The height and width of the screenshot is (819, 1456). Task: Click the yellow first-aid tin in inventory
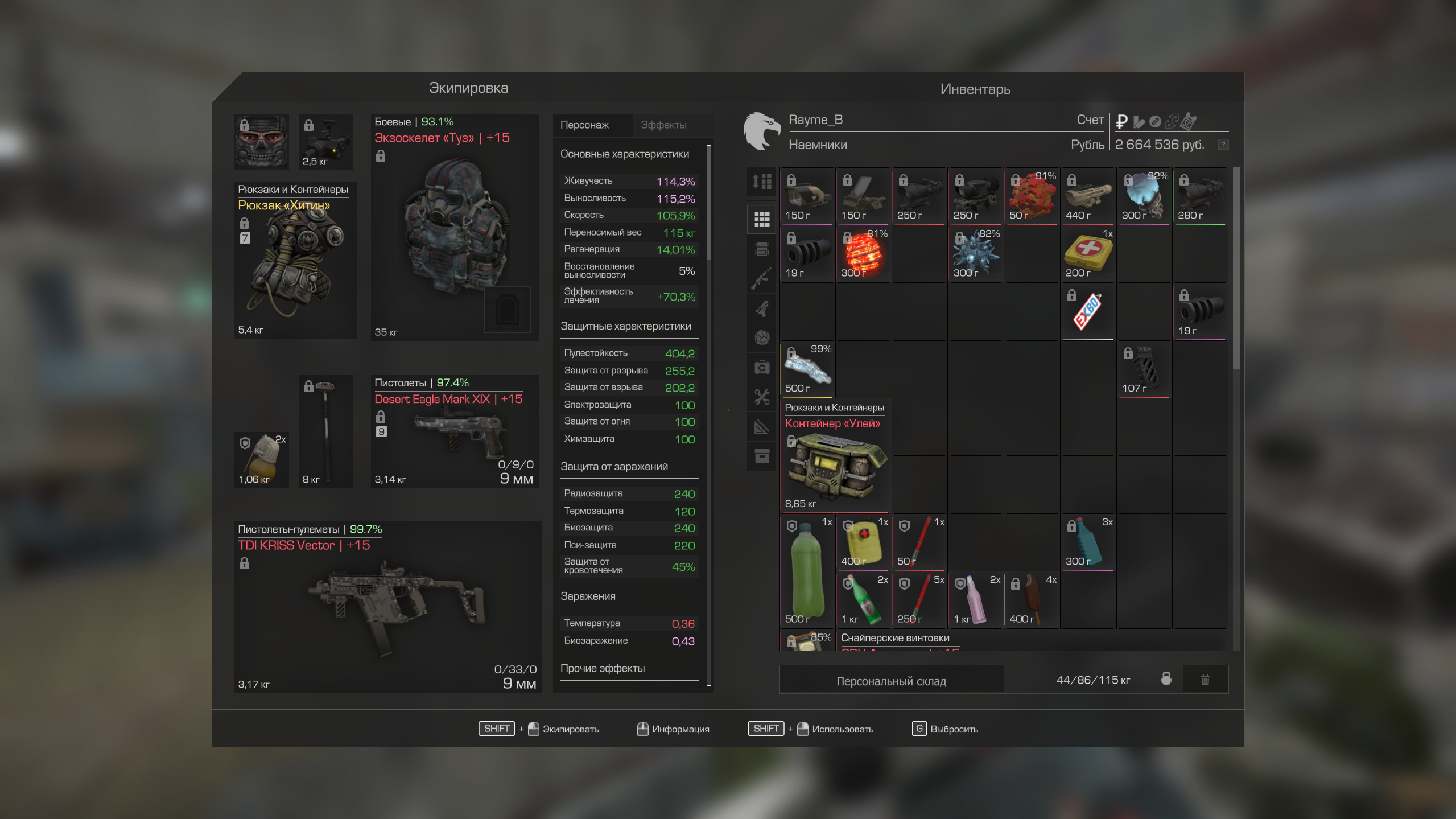(x=1087, y=253)
